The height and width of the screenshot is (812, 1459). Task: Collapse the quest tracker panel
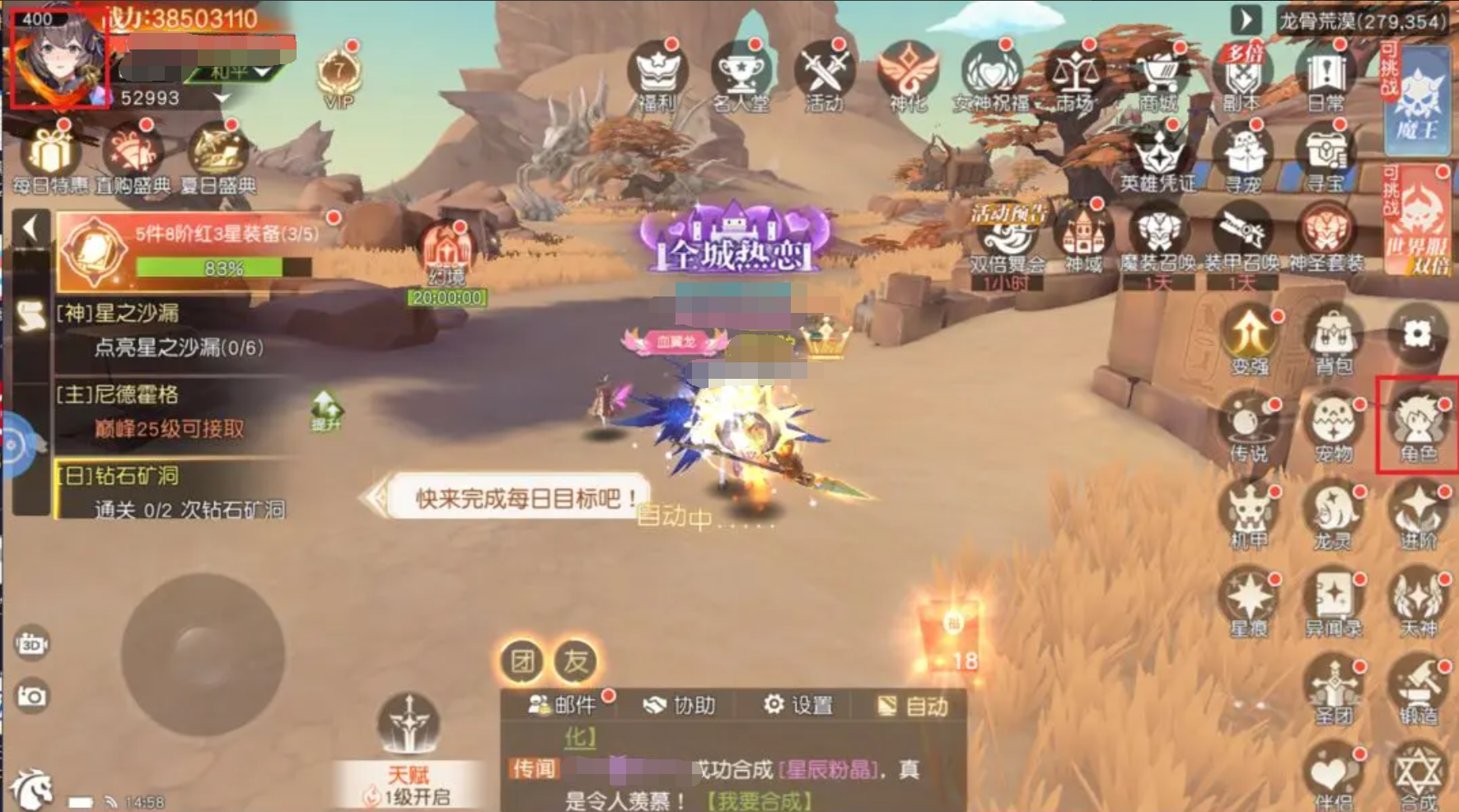(31, 226)
